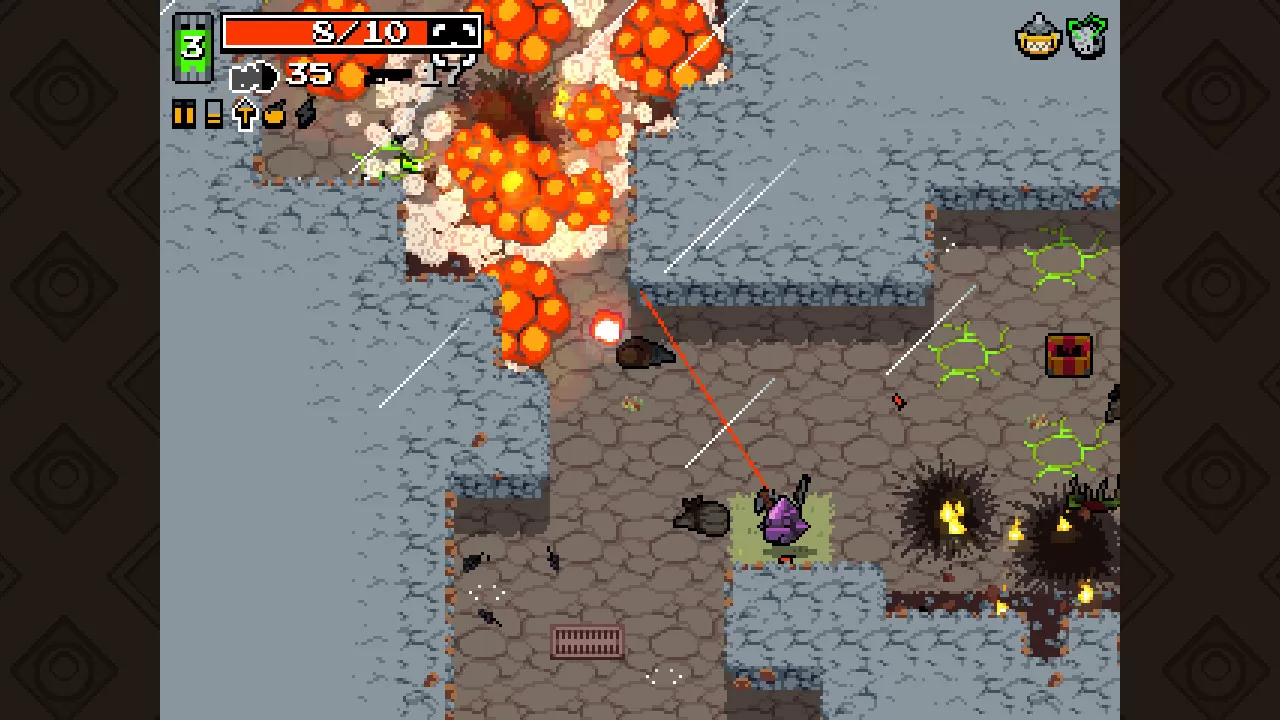Click the sewer grate at the bottom of the level
1280x720 pixels.
[x=586, y=641]
